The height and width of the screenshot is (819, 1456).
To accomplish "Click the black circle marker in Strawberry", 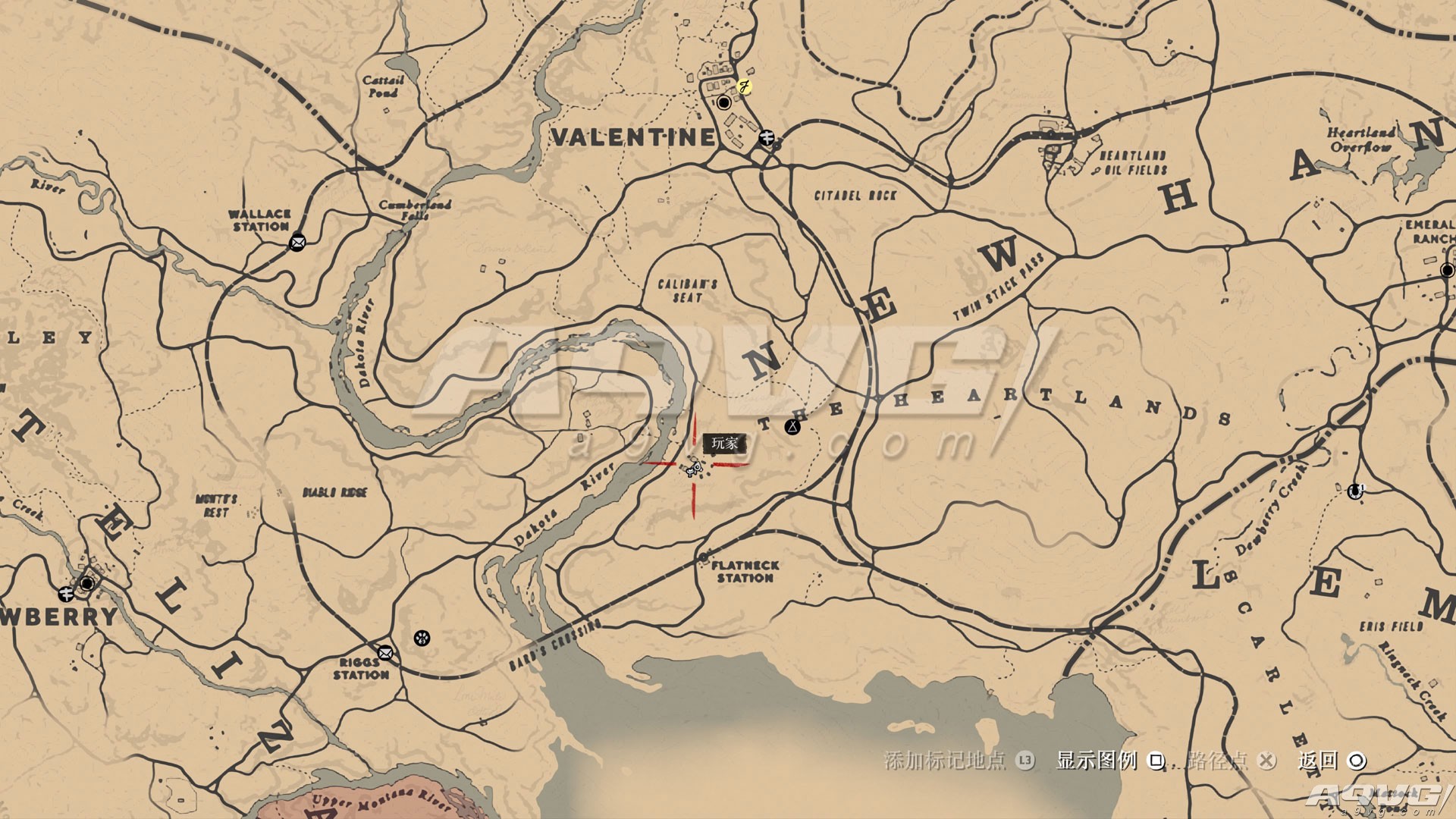I will (x=87, y=583).
